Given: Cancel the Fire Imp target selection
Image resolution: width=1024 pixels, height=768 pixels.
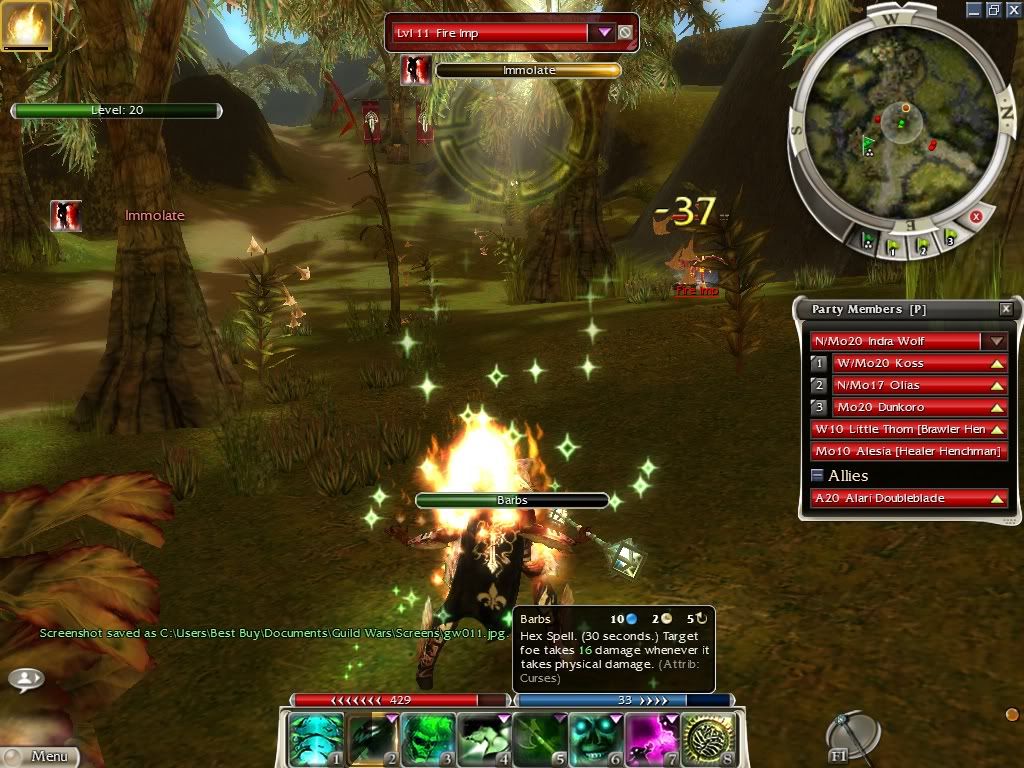Looking at the screenshot, I should 625,32.
